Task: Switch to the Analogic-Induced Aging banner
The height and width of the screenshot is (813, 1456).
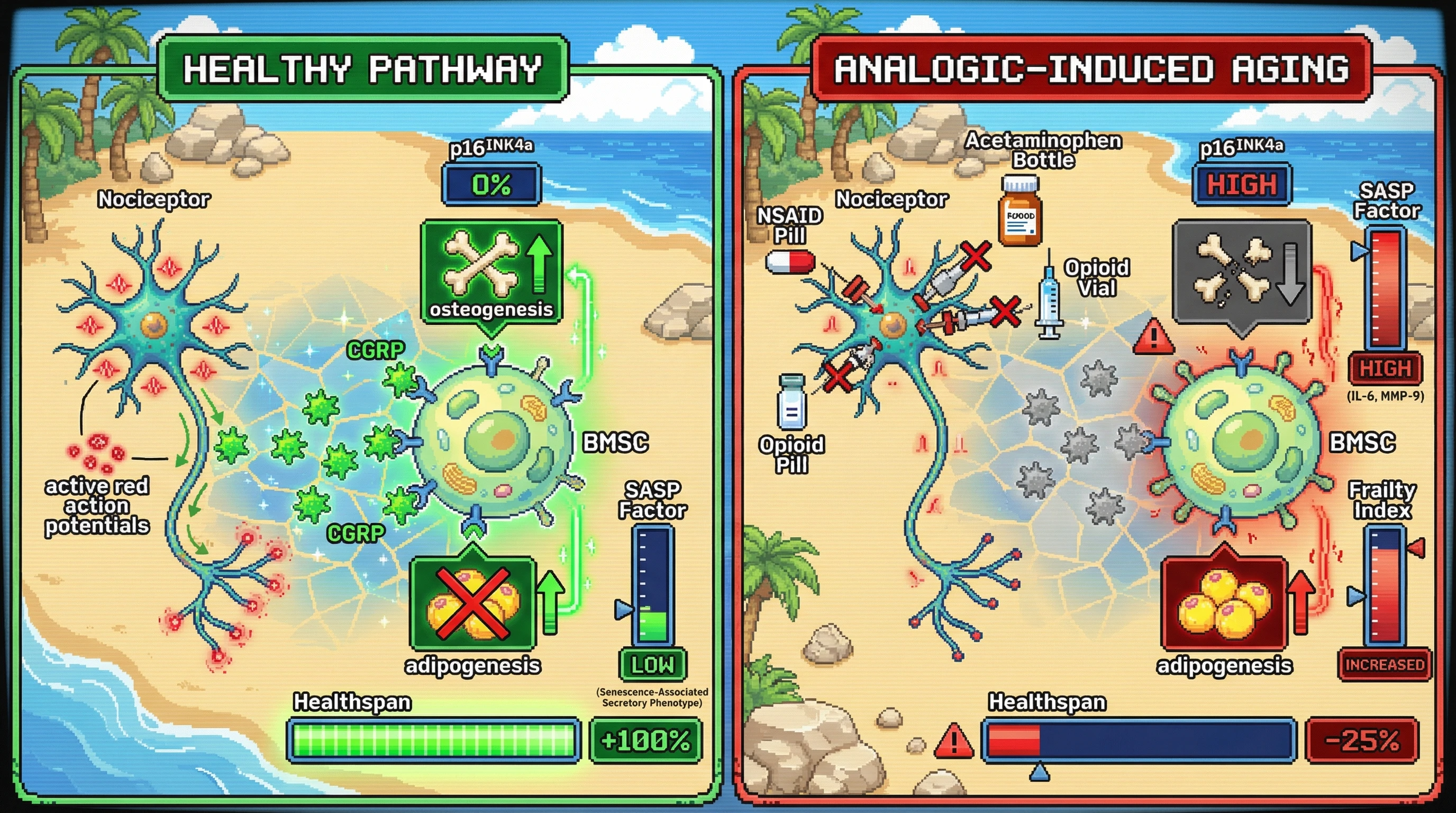Action: click(x=1091, y=69)
